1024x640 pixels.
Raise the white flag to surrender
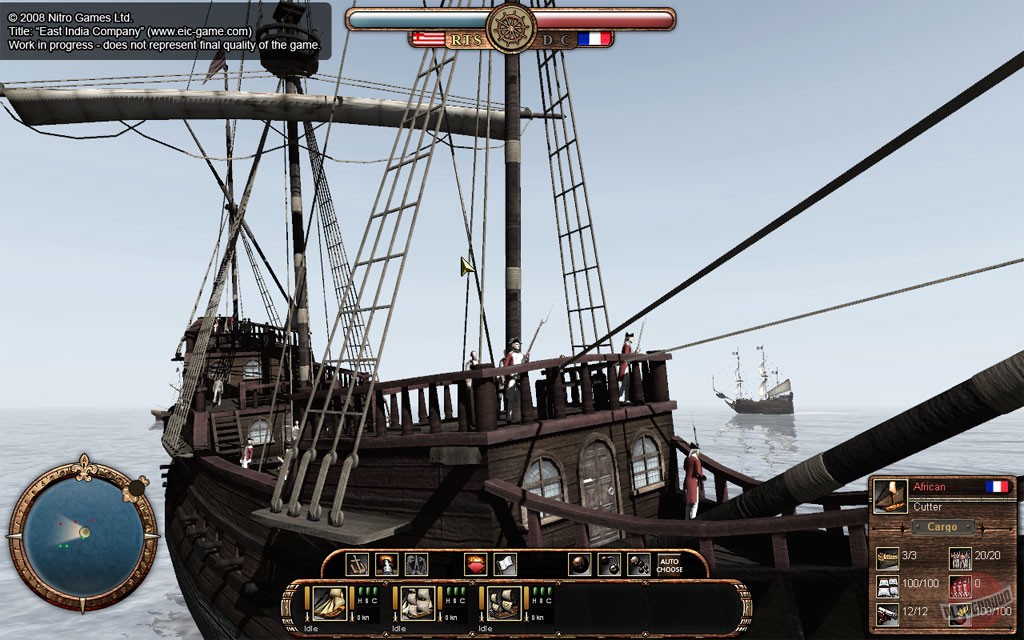(505, 564)
